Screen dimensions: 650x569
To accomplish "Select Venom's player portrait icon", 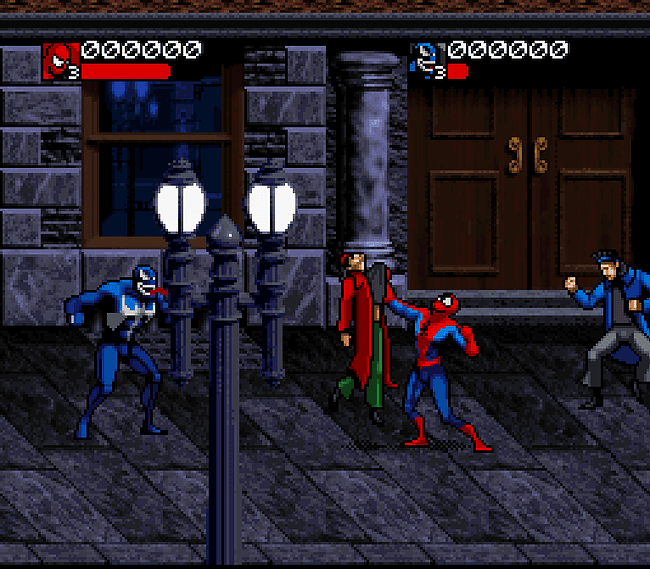I will (427, 61).
